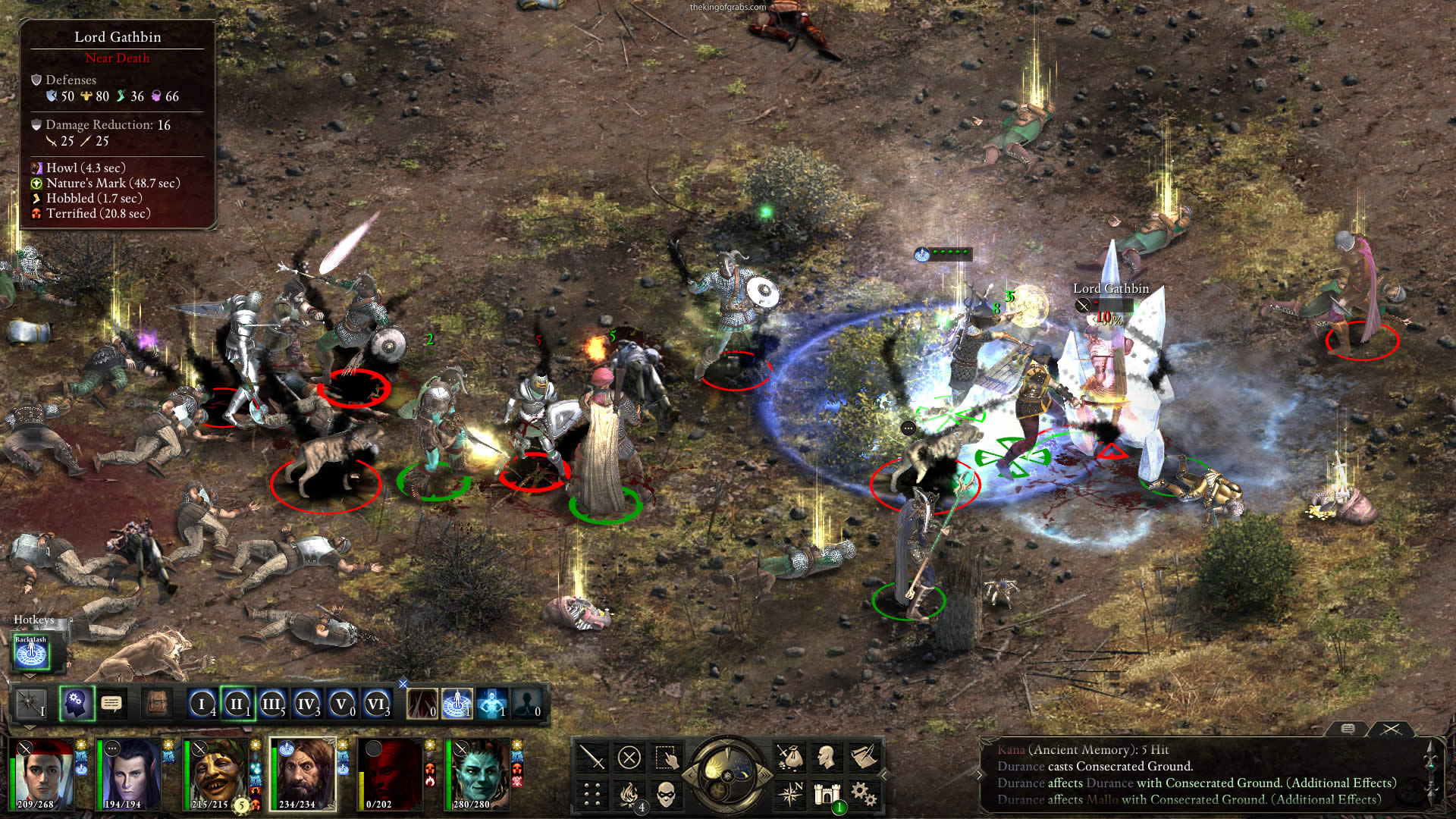
Task: Open the stronghold castle icon
Action: pos(826,794)
